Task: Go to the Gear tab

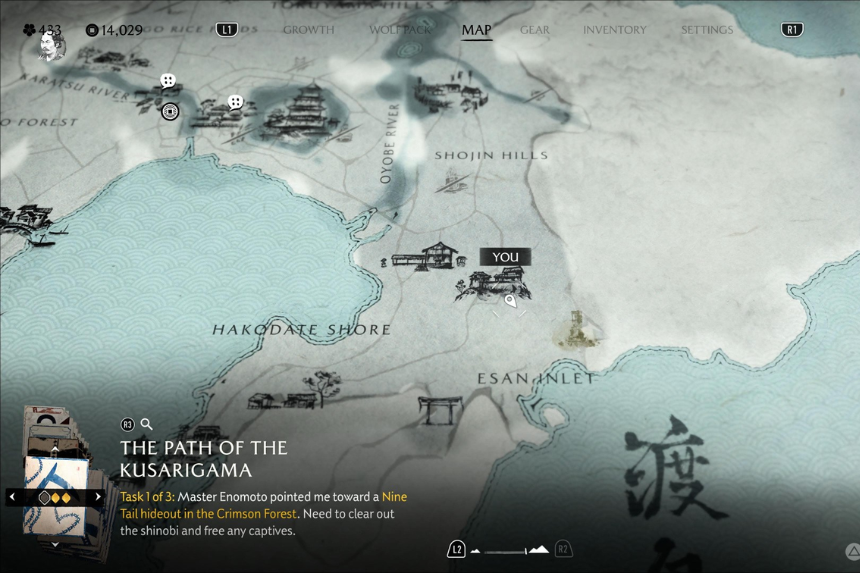Action: coord(535,30)
